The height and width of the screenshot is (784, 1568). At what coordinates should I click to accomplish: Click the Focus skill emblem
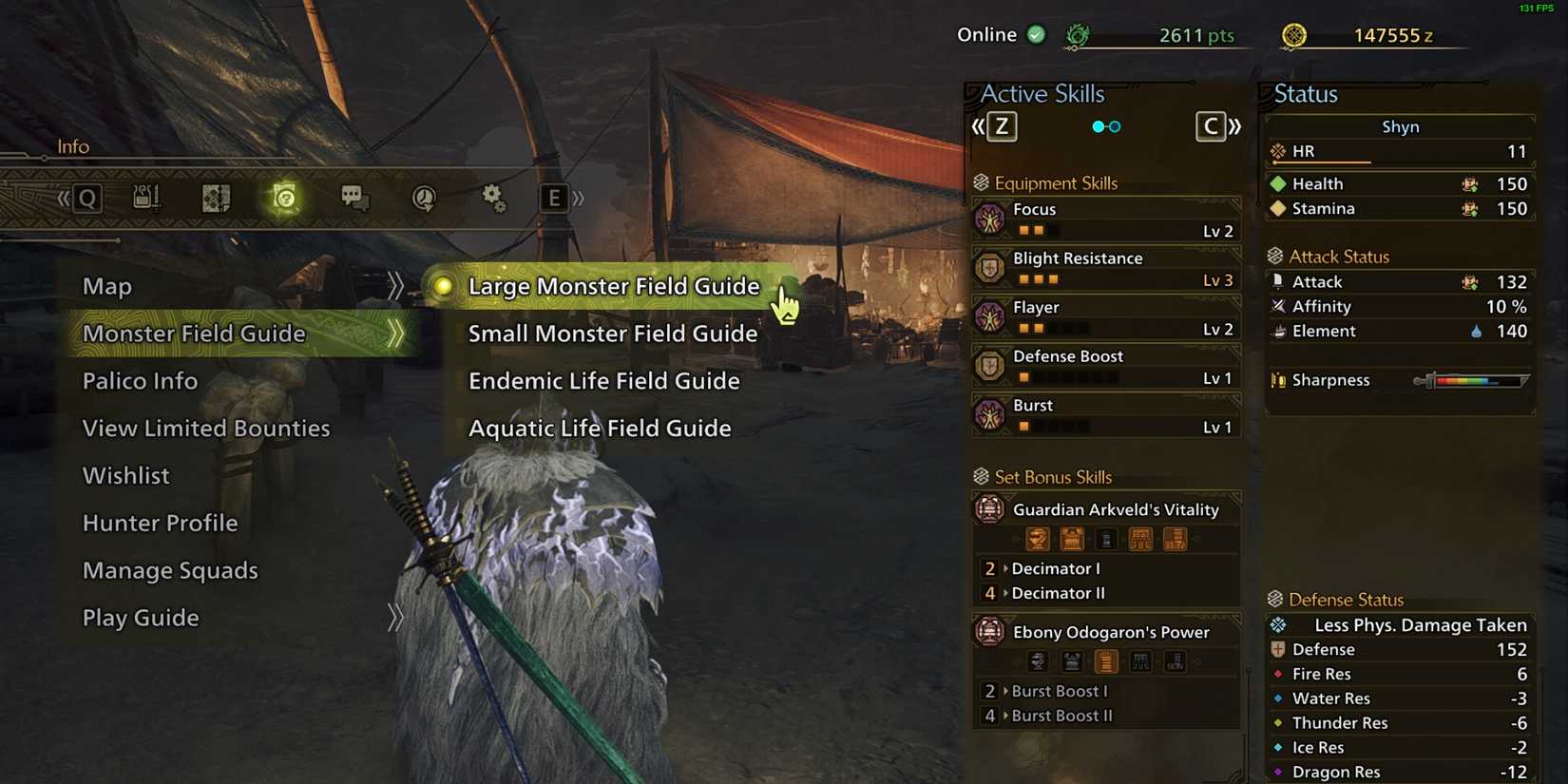(x=992, y=219)
